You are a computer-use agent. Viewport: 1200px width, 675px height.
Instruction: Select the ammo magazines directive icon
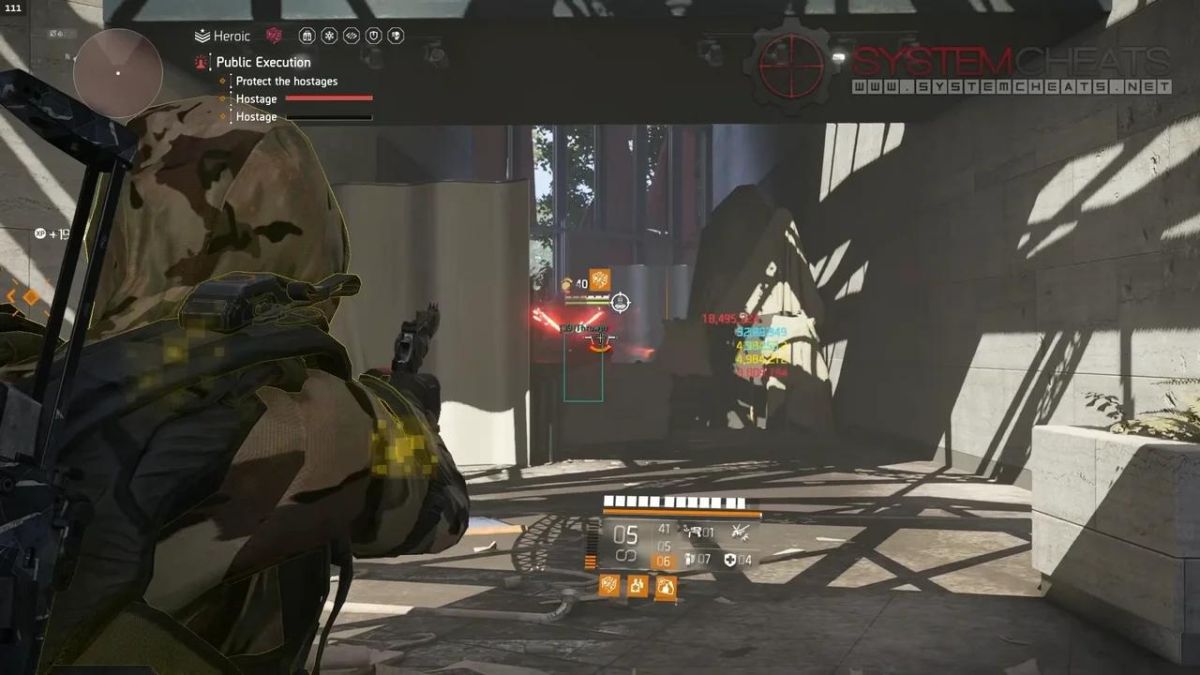tap(307, 36)
